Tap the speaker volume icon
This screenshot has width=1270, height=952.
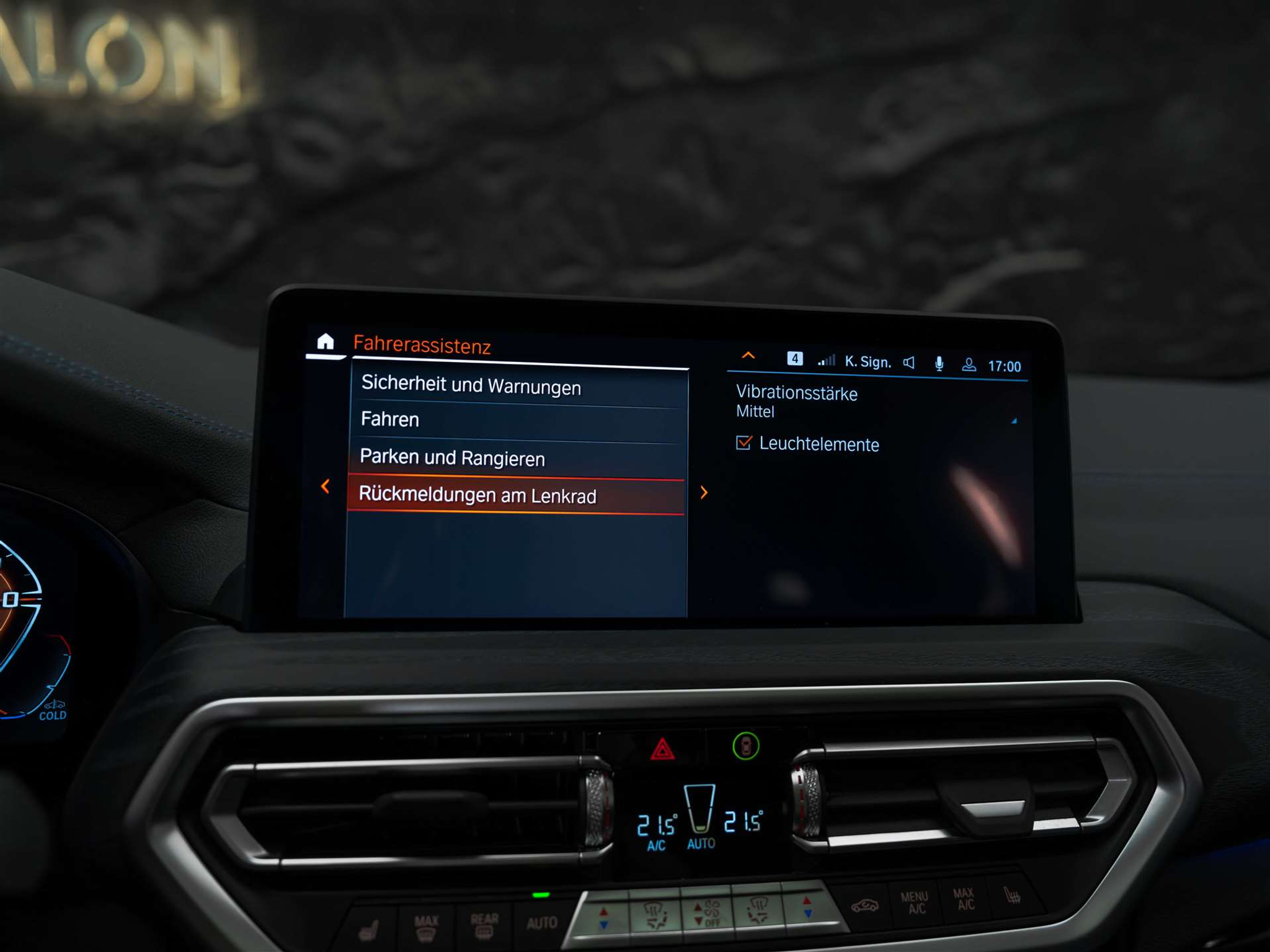click(x=909, y=363)
